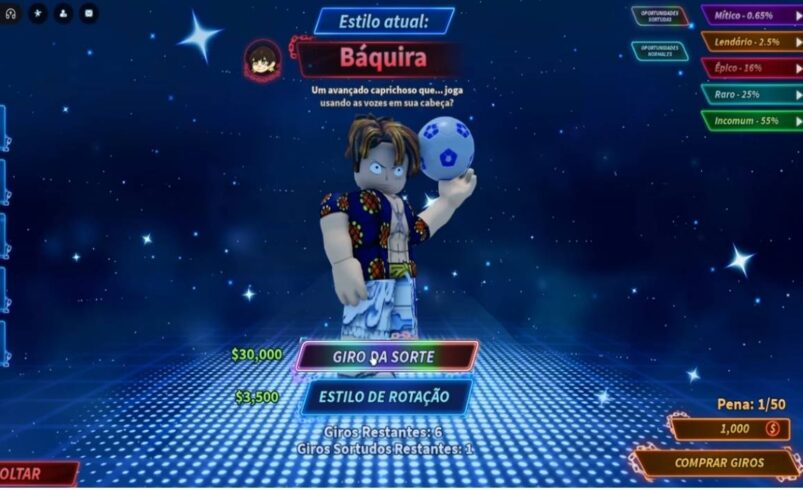This screenshot has width=803, height=490.
Task: Expand the Incomum 55% rarity row
Action: click(x=750, y=120)
